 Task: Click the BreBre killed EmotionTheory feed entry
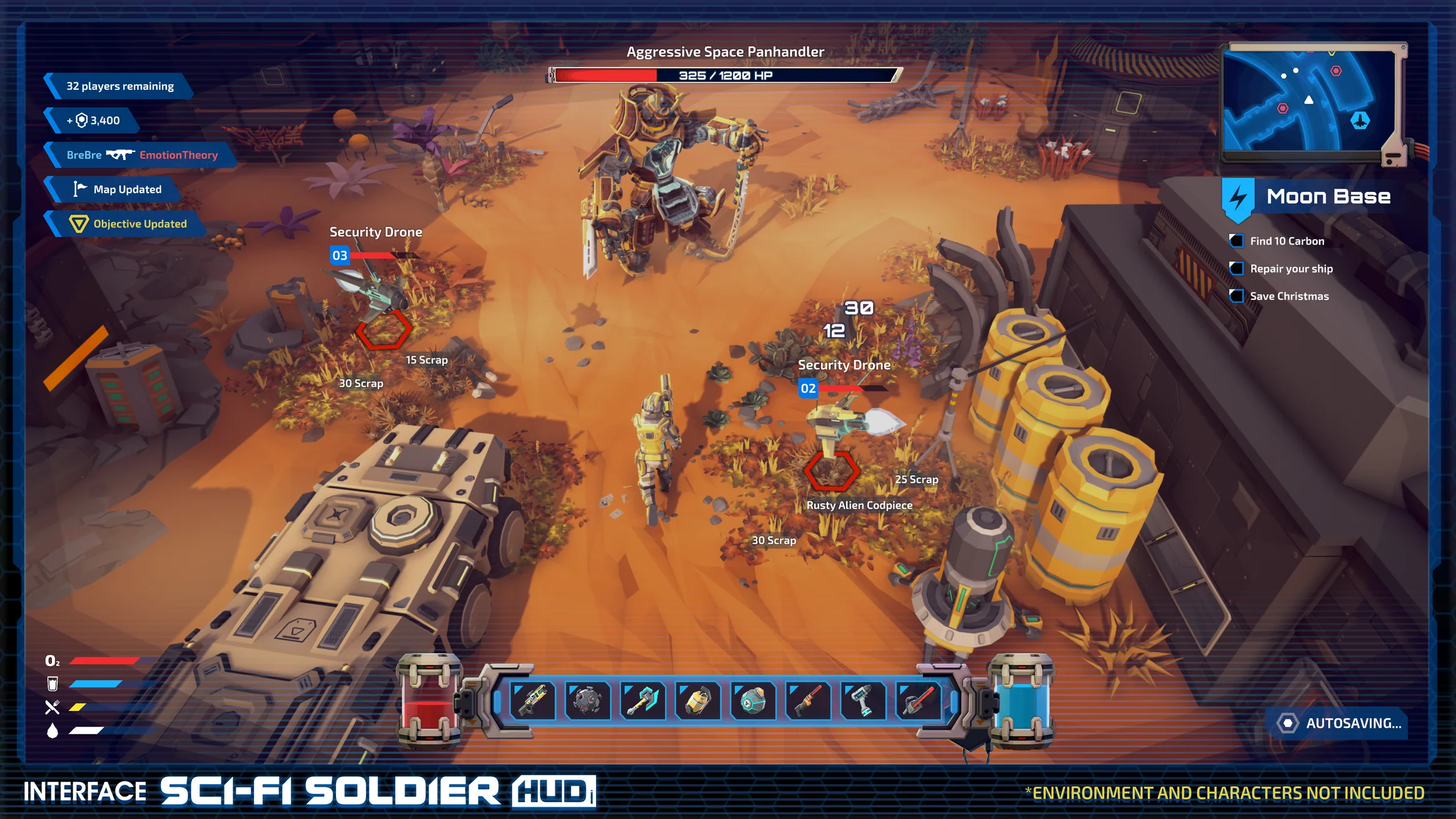point(141,154)
